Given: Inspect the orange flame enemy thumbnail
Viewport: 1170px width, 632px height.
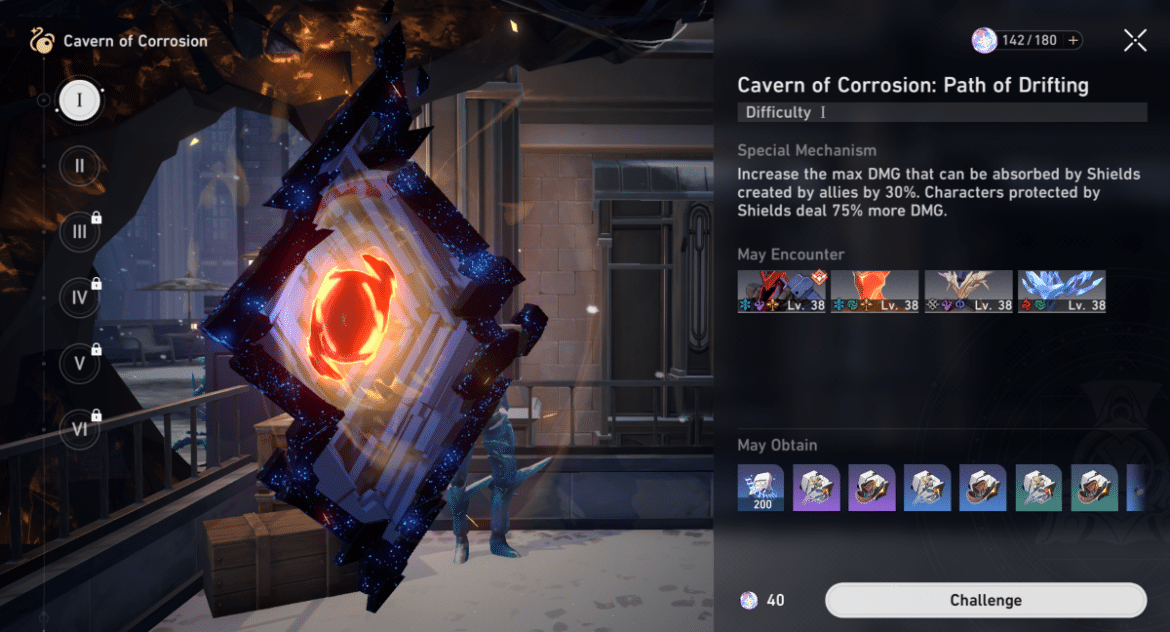Looking at the screenshot, I should click(x=874, y=291).
